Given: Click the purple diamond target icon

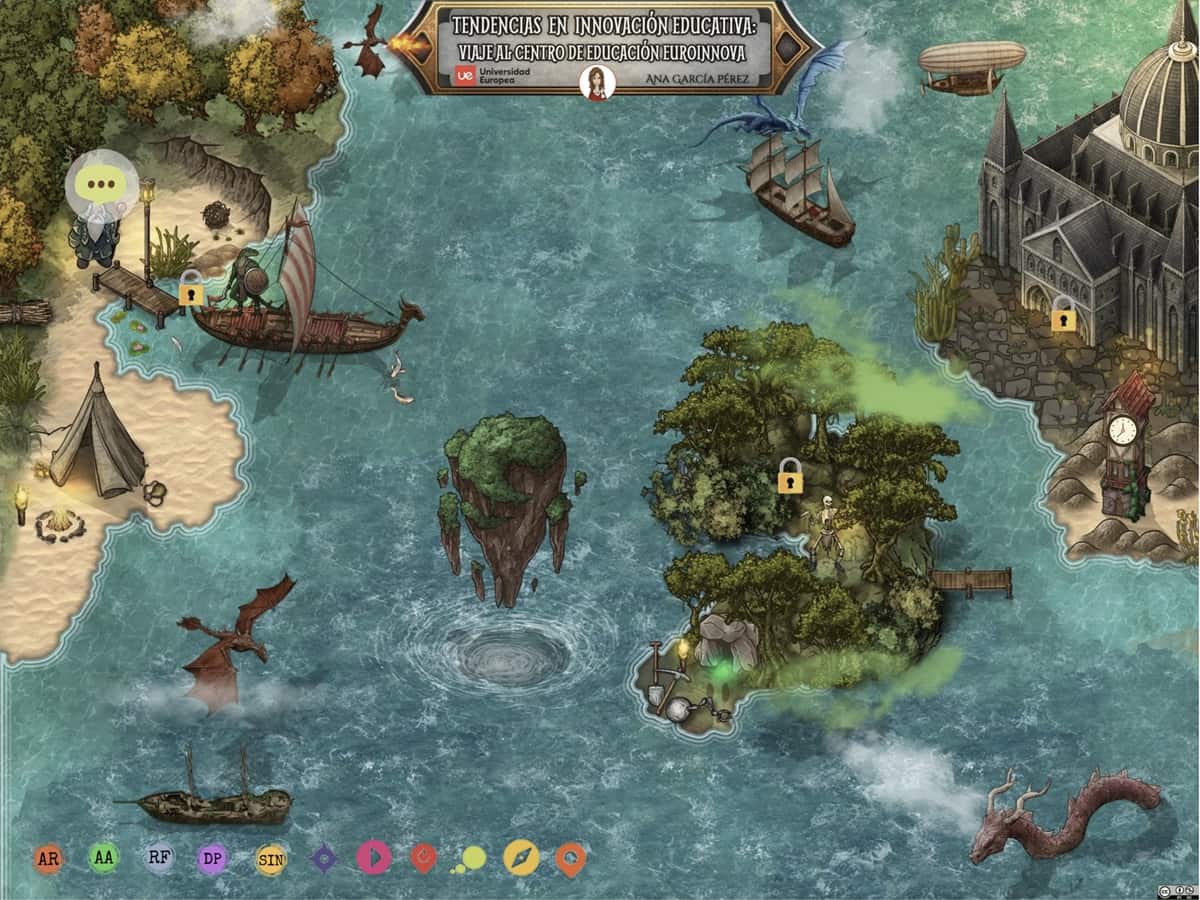Looking at the screenshot, I should (x=323, y=858).
